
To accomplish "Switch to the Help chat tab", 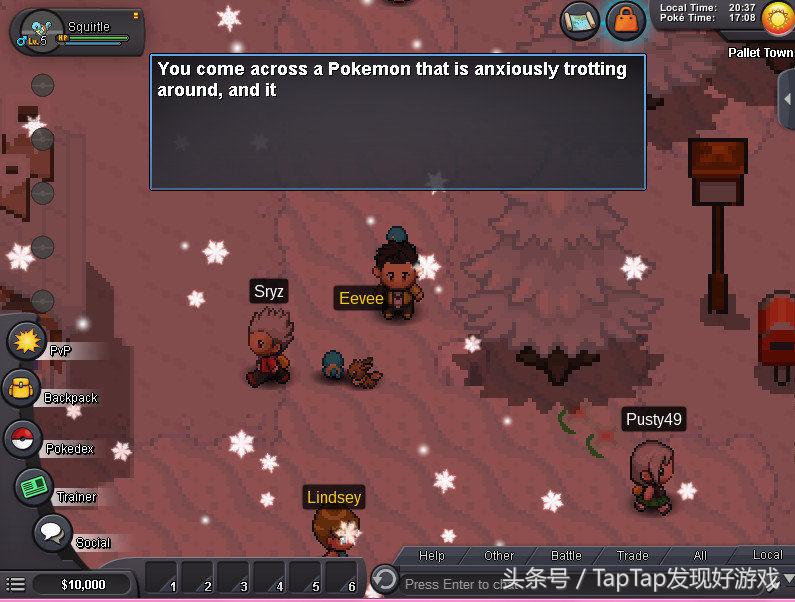I will click(432, 555).
